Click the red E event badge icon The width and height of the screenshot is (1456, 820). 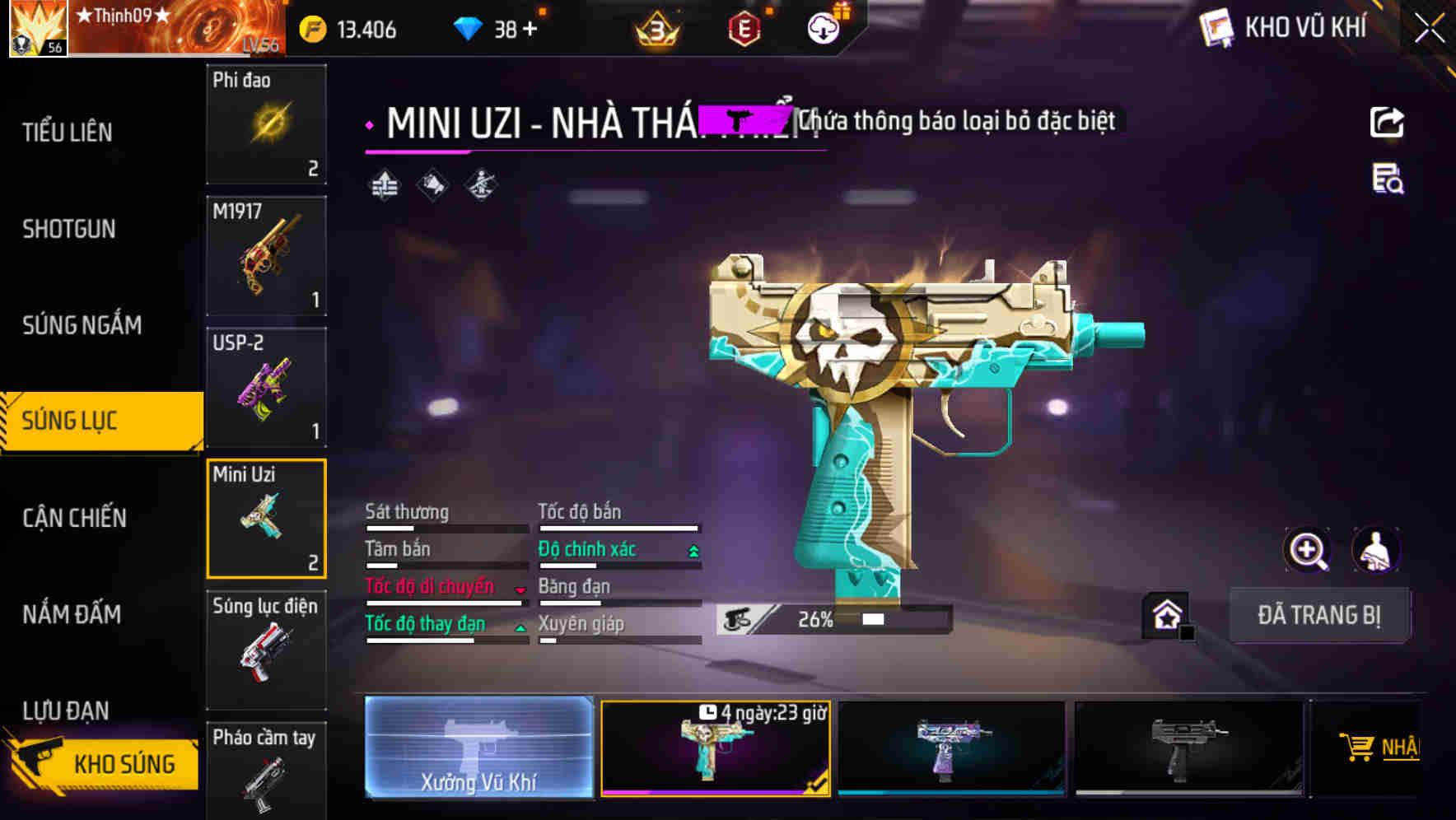click(x=743, y=30)
